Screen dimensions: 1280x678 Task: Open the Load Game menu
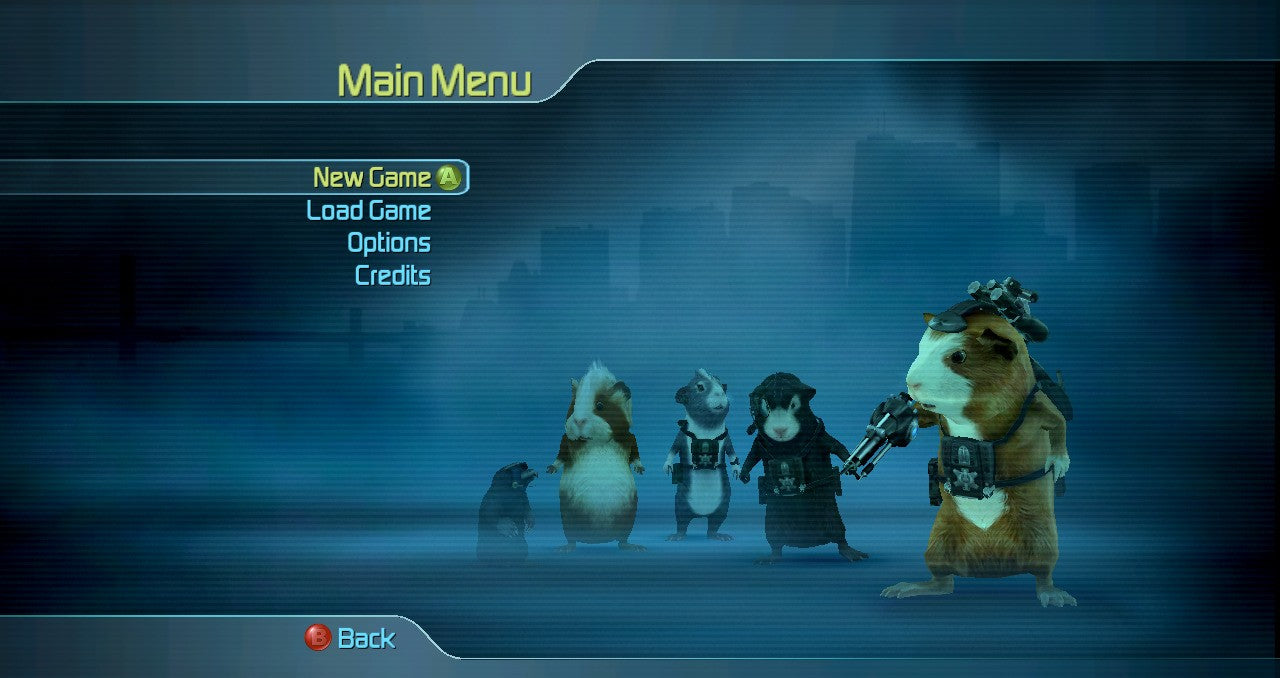(369, 211)
